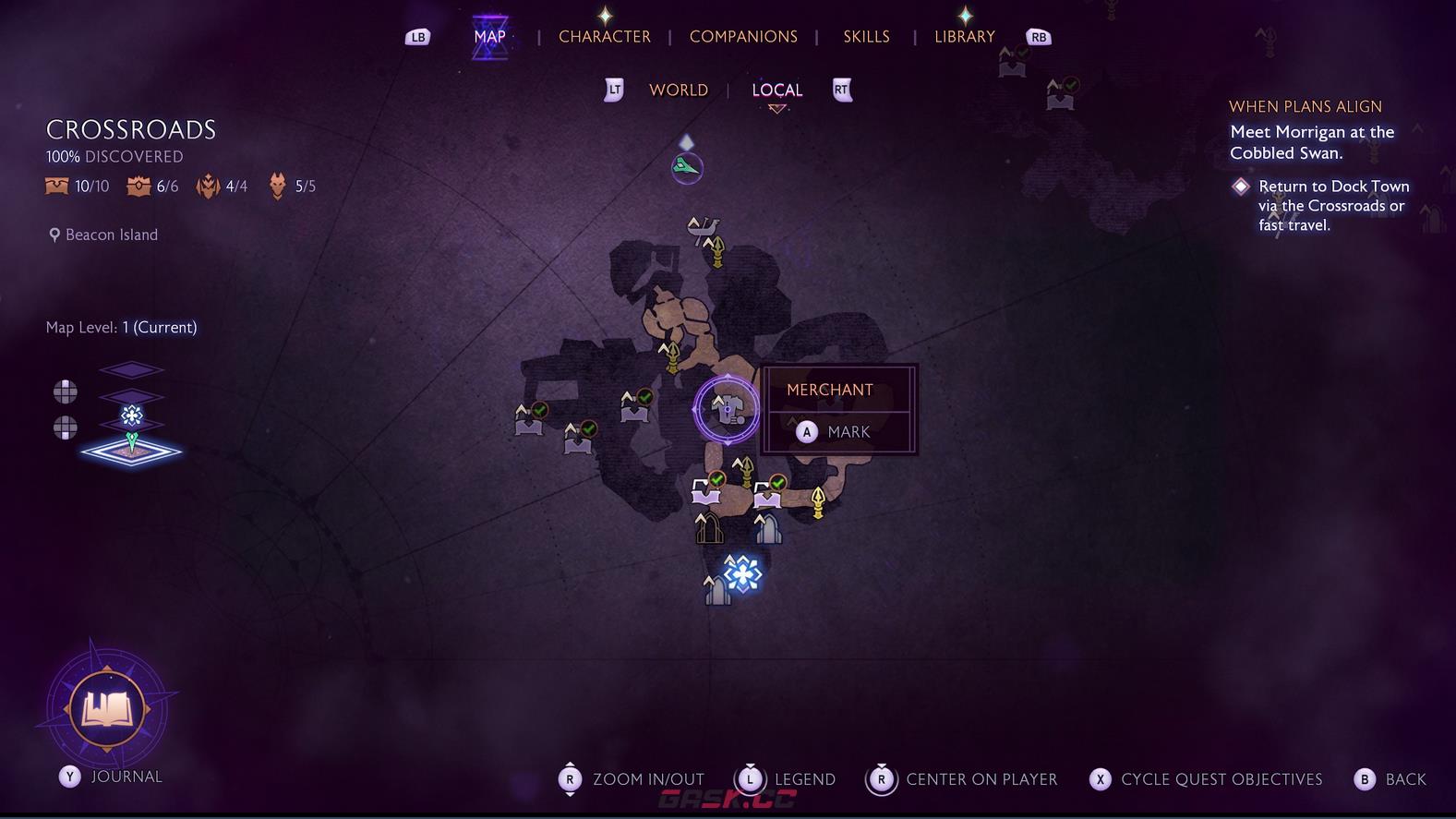Click the glowing blue quest objective marker

(x=742, y=573)
